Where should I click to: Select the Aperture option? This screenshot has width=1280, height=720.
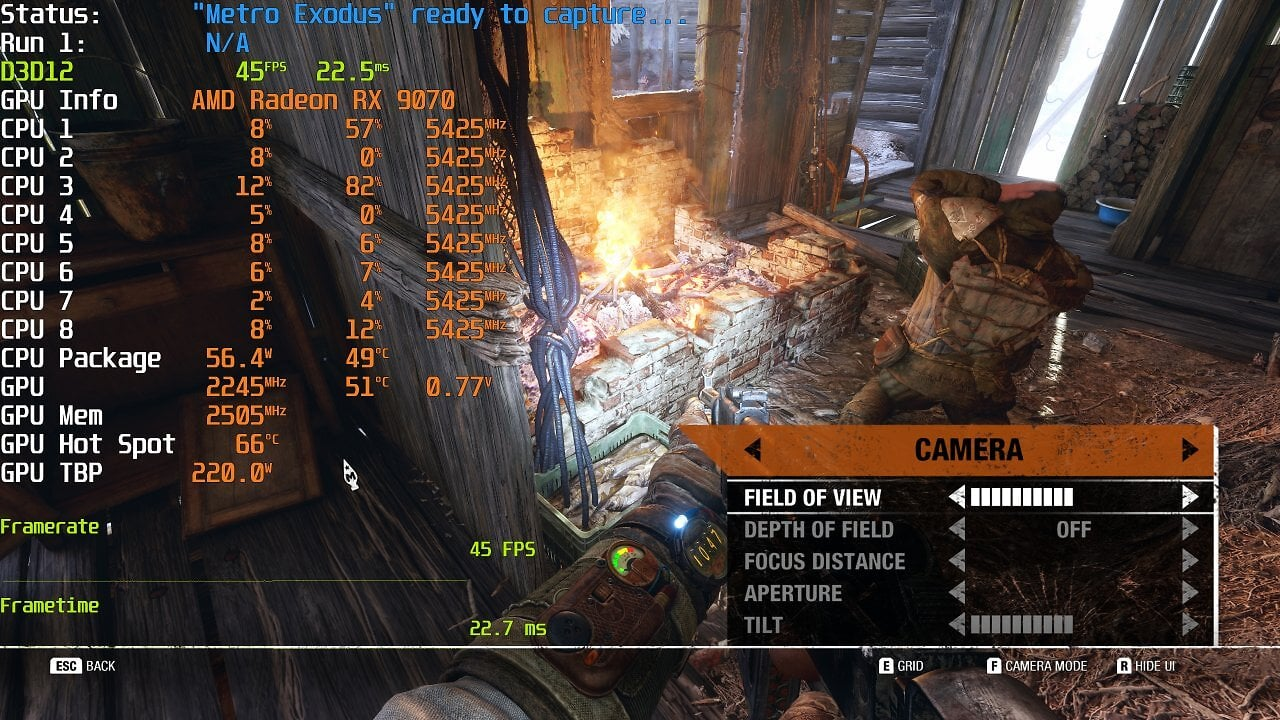[x=793, y=593]
